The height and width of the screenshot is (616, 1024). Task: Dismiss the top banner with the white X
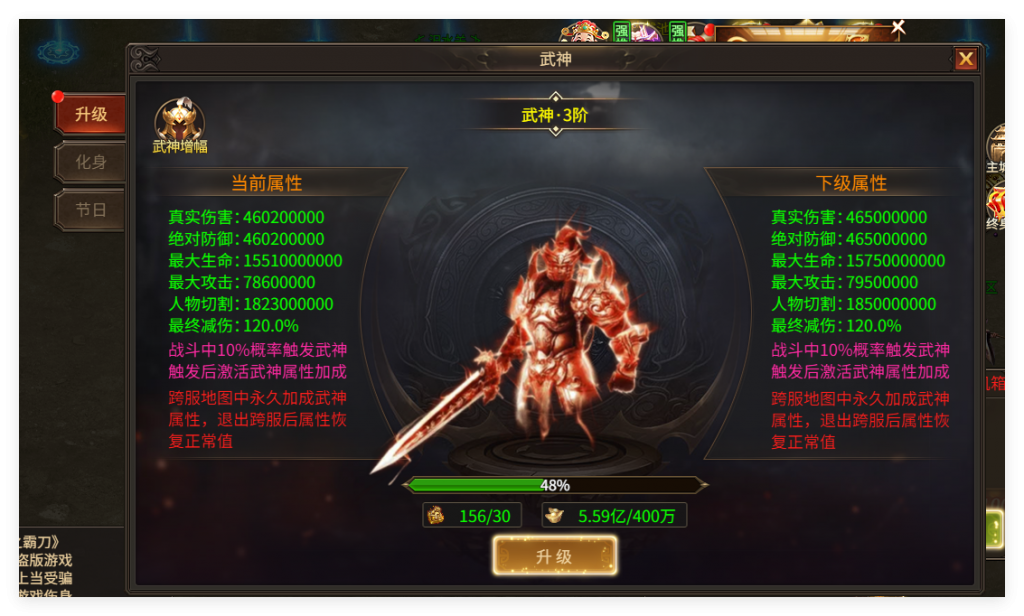(898, 27)
